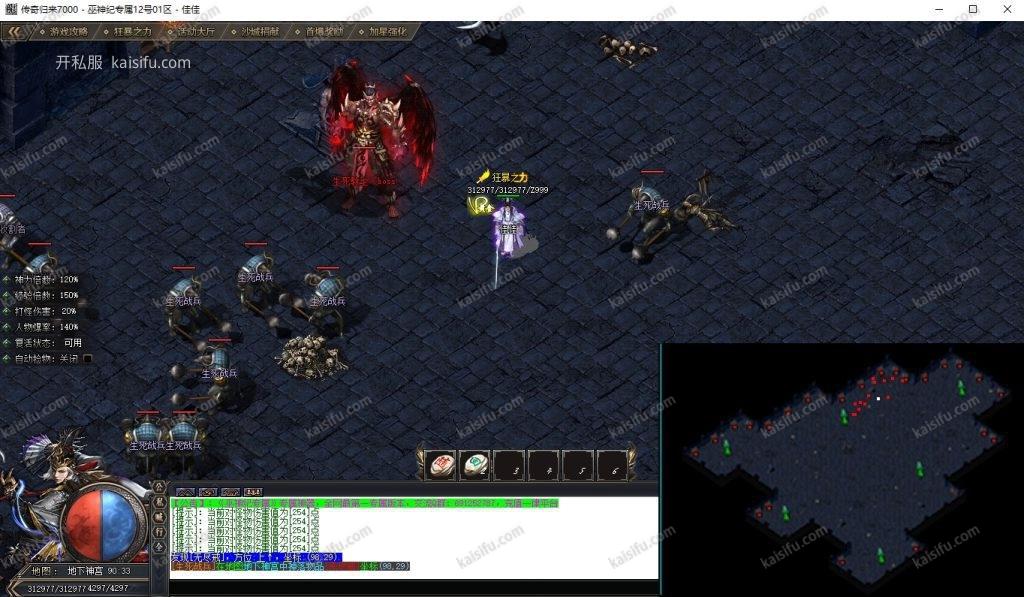Close the game window
Viewport: 1024px width, 597px height.
point(1000,9)
